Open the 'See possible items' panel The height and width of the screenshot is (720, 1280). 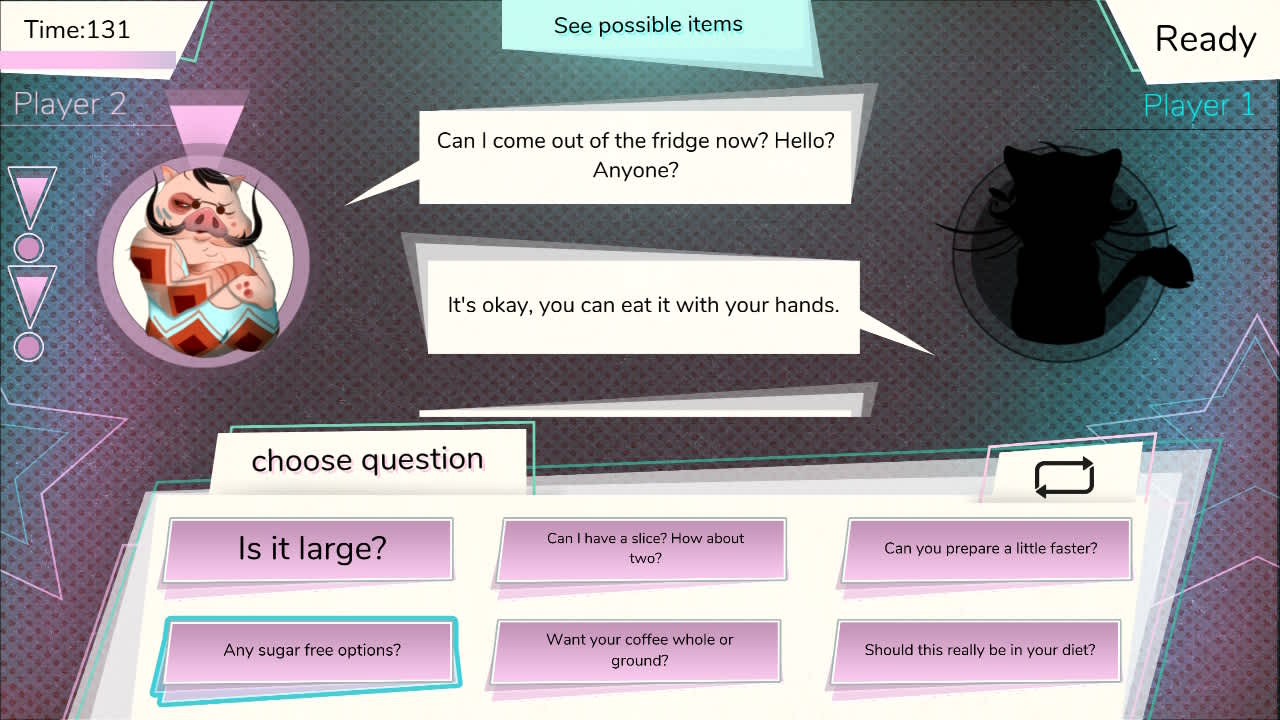[648, 25]
